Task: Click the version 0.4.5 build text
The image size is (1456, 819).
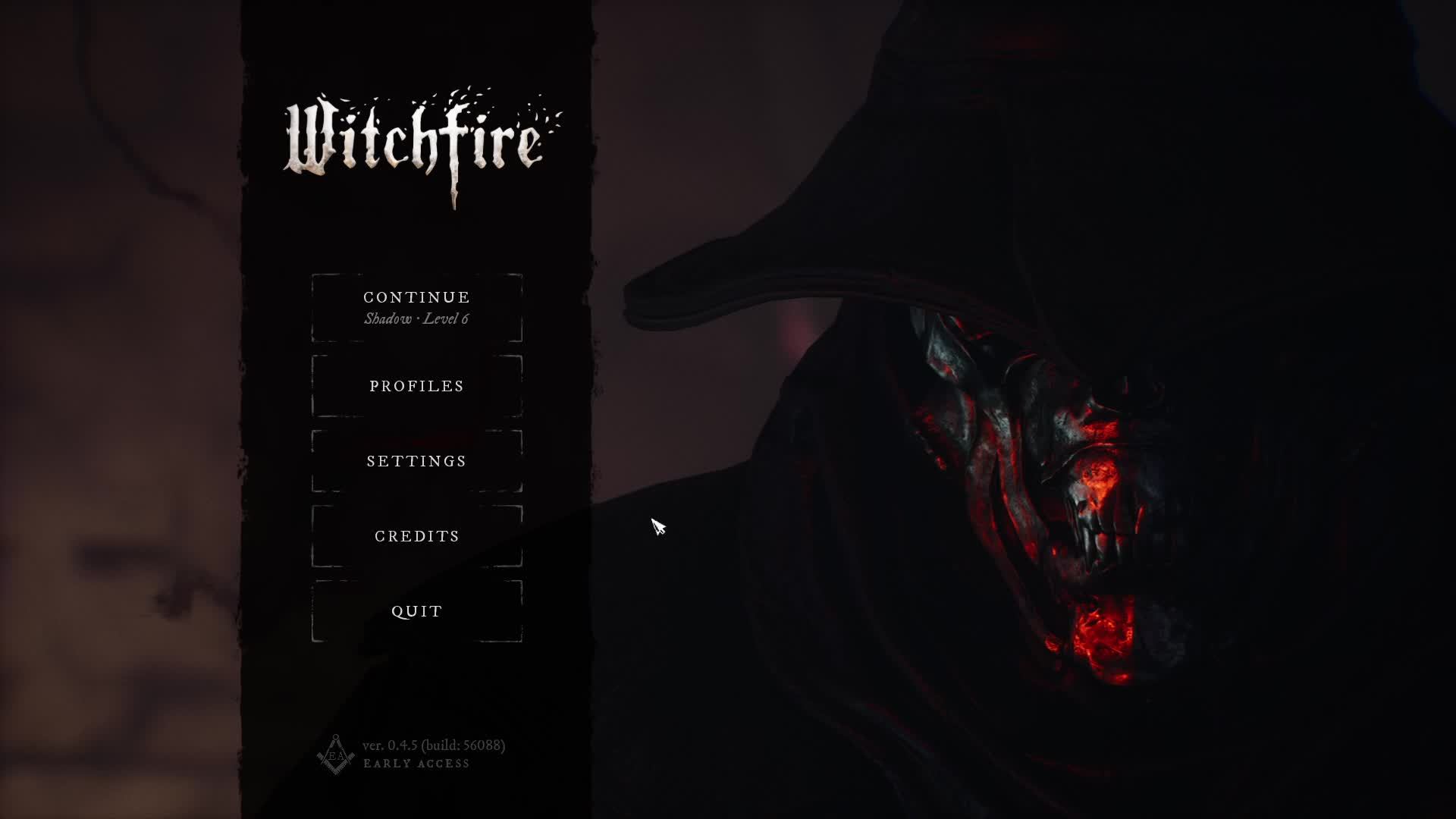Action: pyautogui.click(x=434, y=745)
